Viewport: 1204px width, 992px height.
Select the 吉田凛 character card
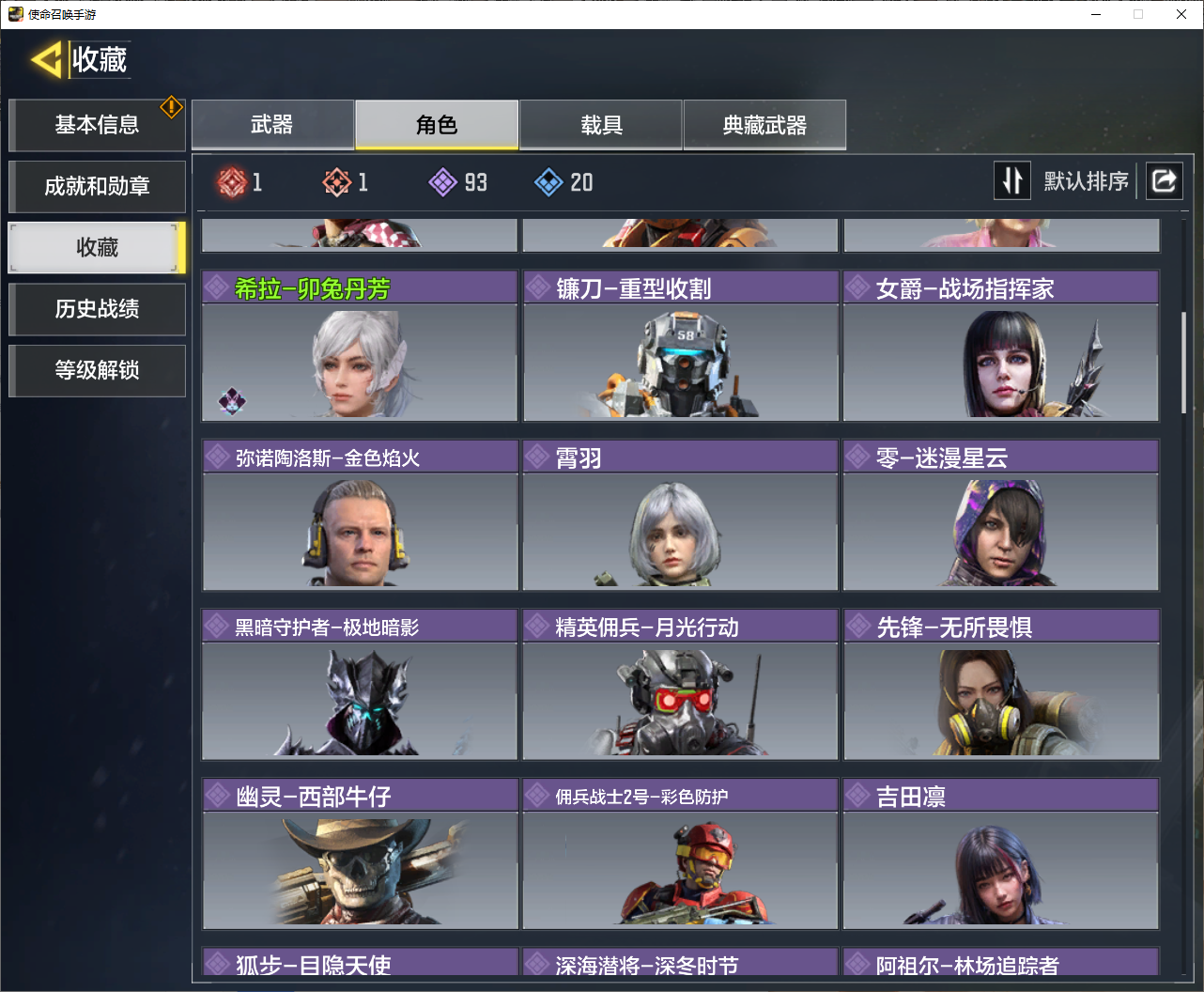(x=1001, y=853)
